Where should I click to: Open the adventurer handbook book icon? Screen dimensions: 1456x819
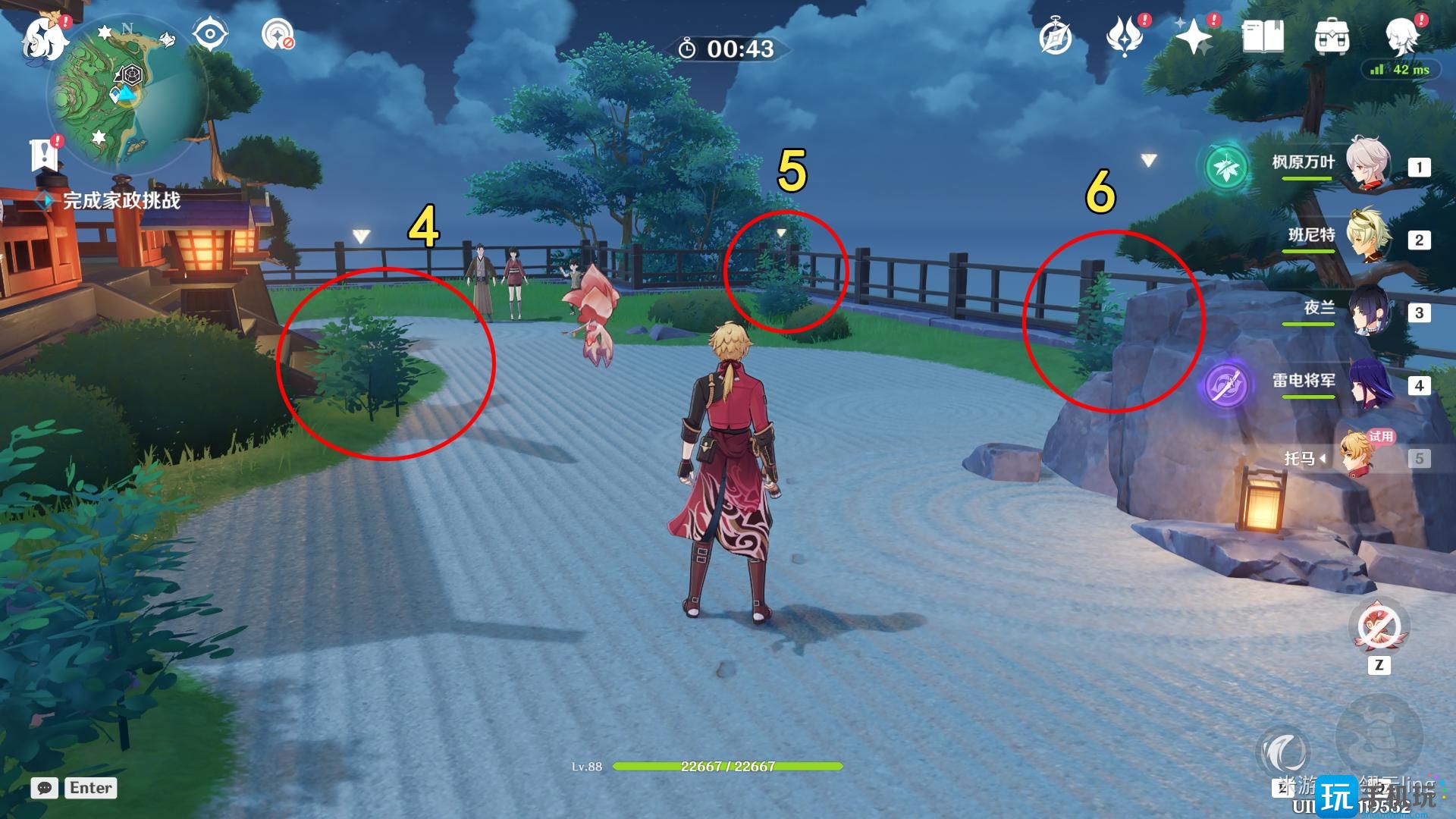tap(1263, 36)
